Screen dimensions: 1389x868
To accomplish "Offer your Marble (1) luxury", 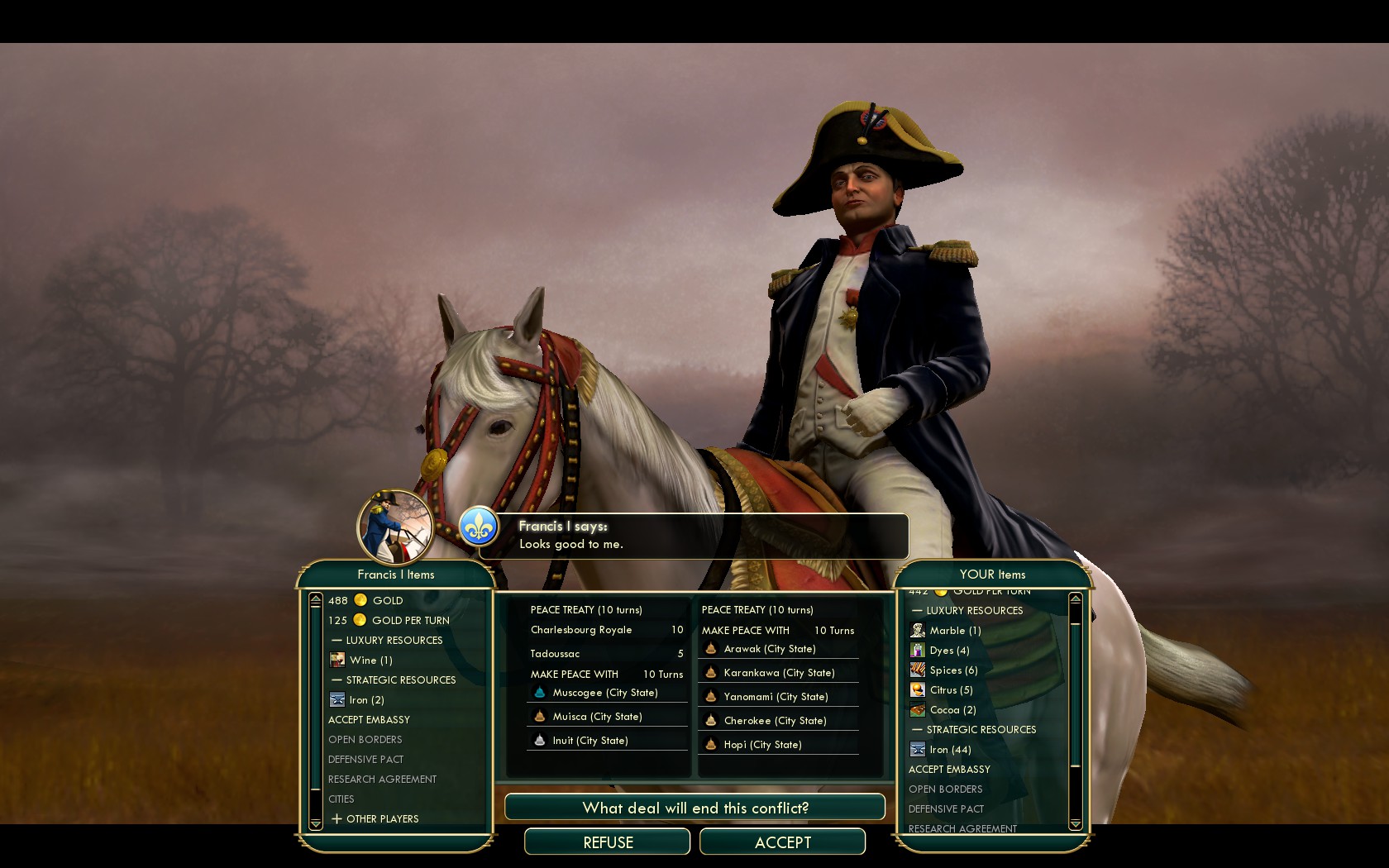I will point(955,631).
